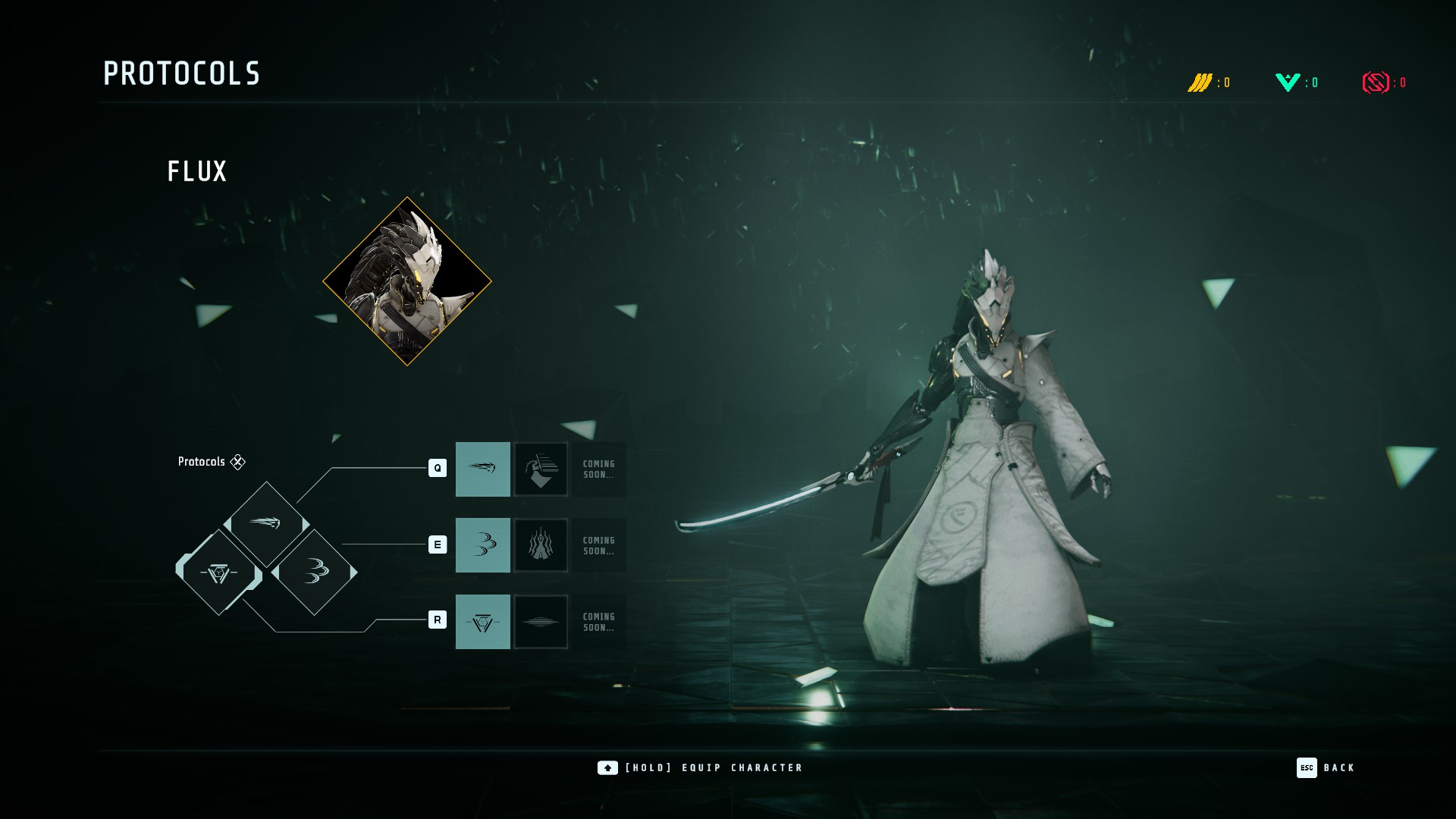Viewport: 1456px width, 819px height.
Task: Toggle the R keybind badge
Action: pos(437,620)
